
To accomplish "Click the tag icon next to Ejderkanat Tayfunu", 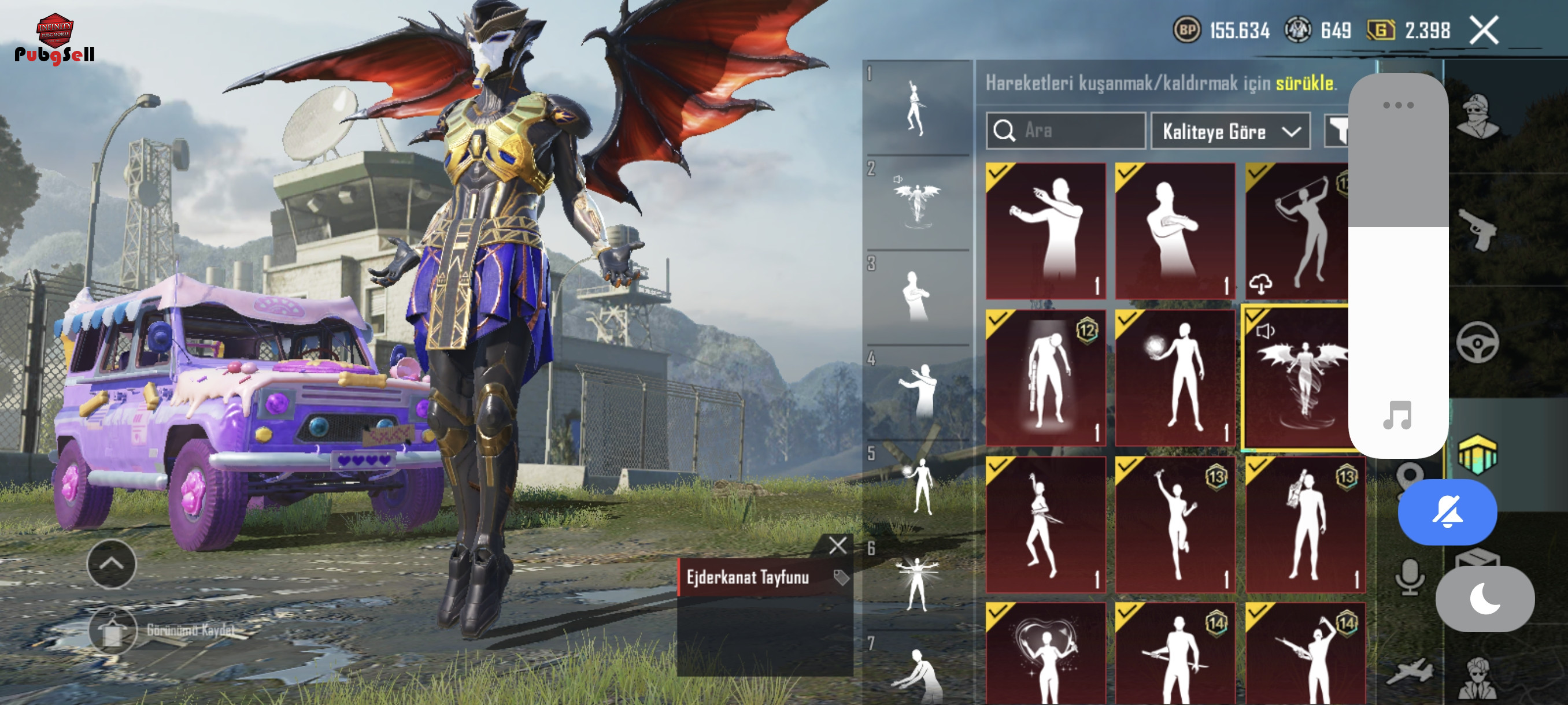I will coord(841,577).
